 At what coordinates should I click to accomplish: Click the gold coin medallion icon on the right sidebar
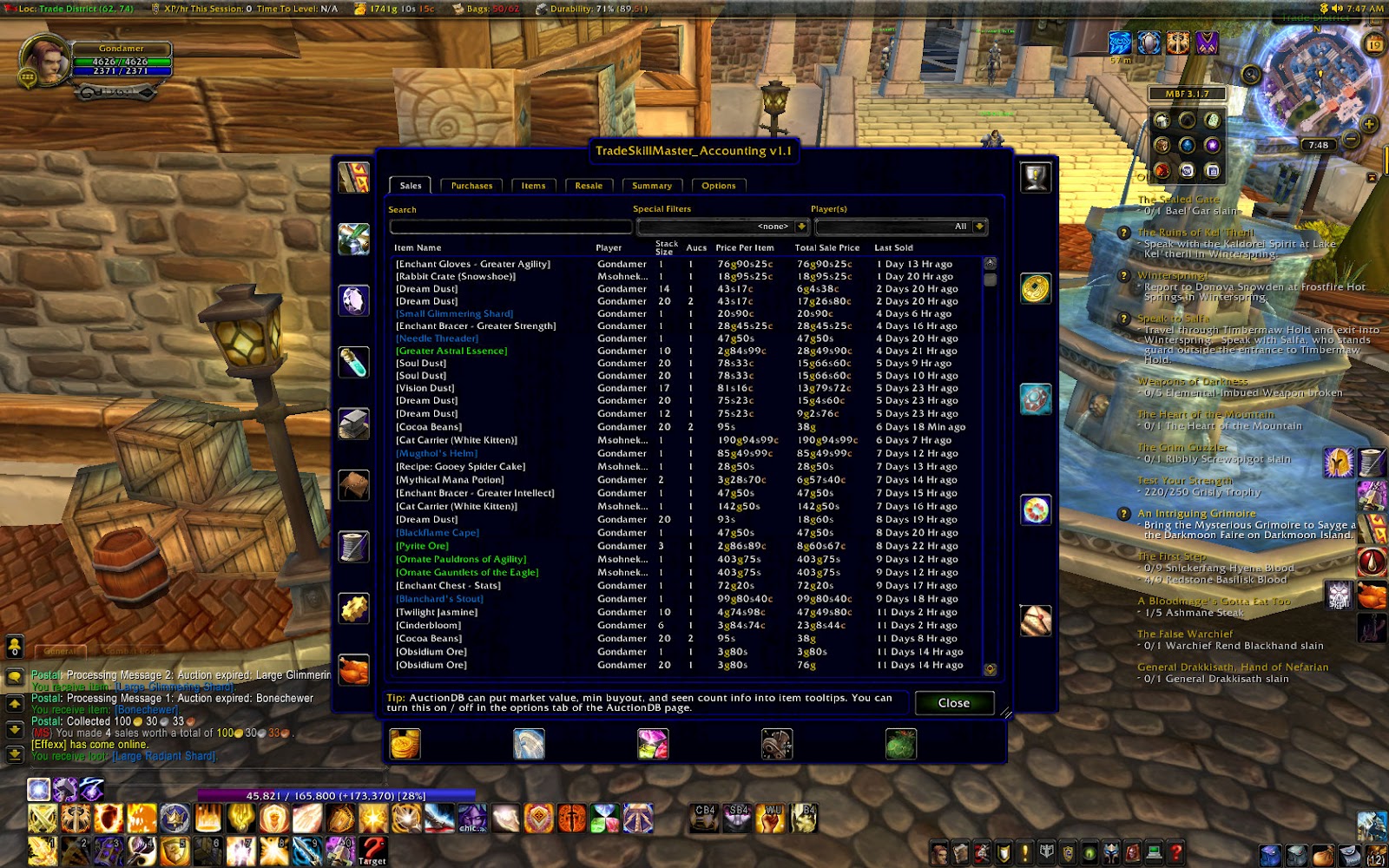pyautogui.click(x=1036, y=286)
